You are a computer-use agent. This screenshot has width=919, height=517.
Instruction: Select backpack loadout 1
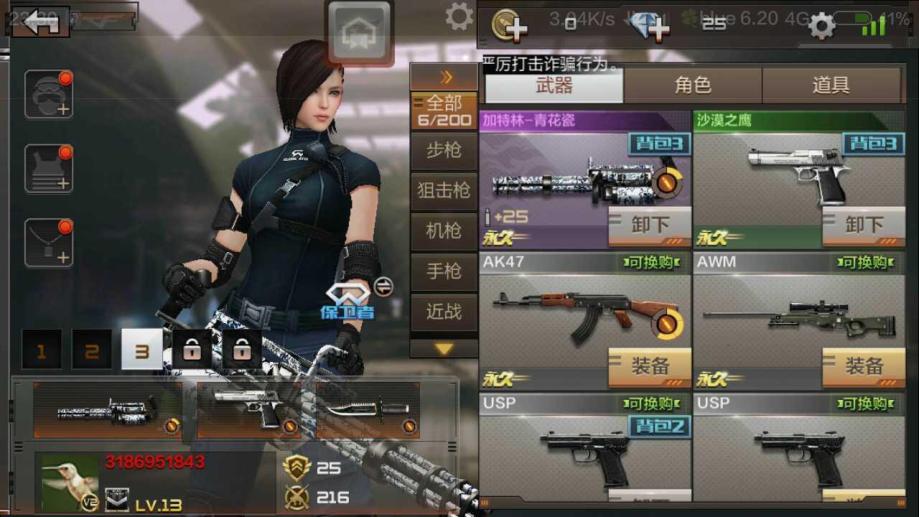click(42, 351)
